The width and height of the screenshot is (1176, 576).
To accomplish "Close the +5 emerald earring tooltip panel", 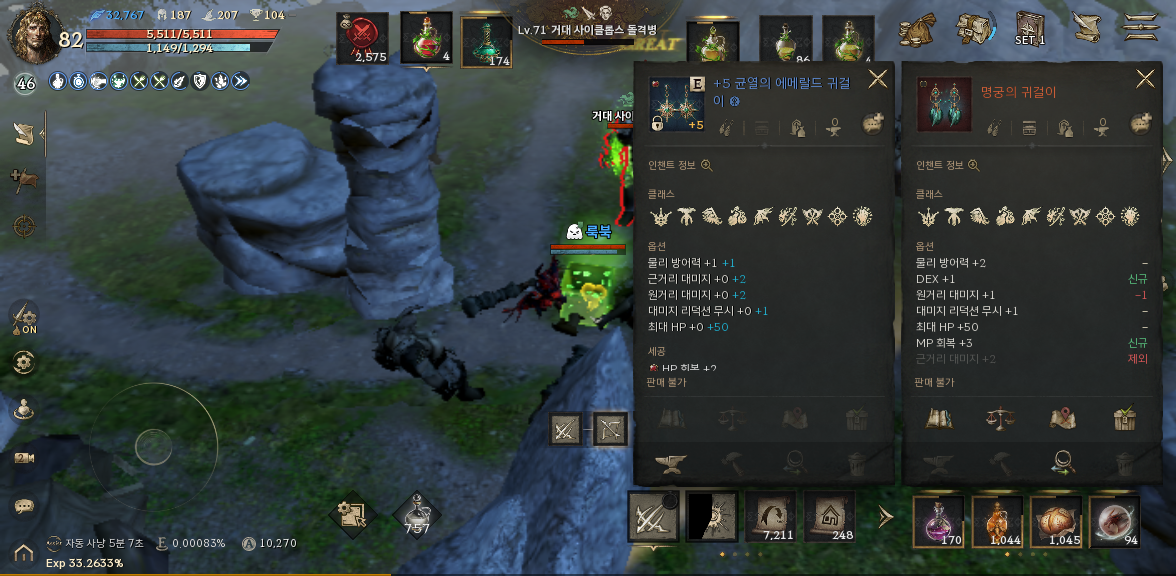I will tap(877, 79).
